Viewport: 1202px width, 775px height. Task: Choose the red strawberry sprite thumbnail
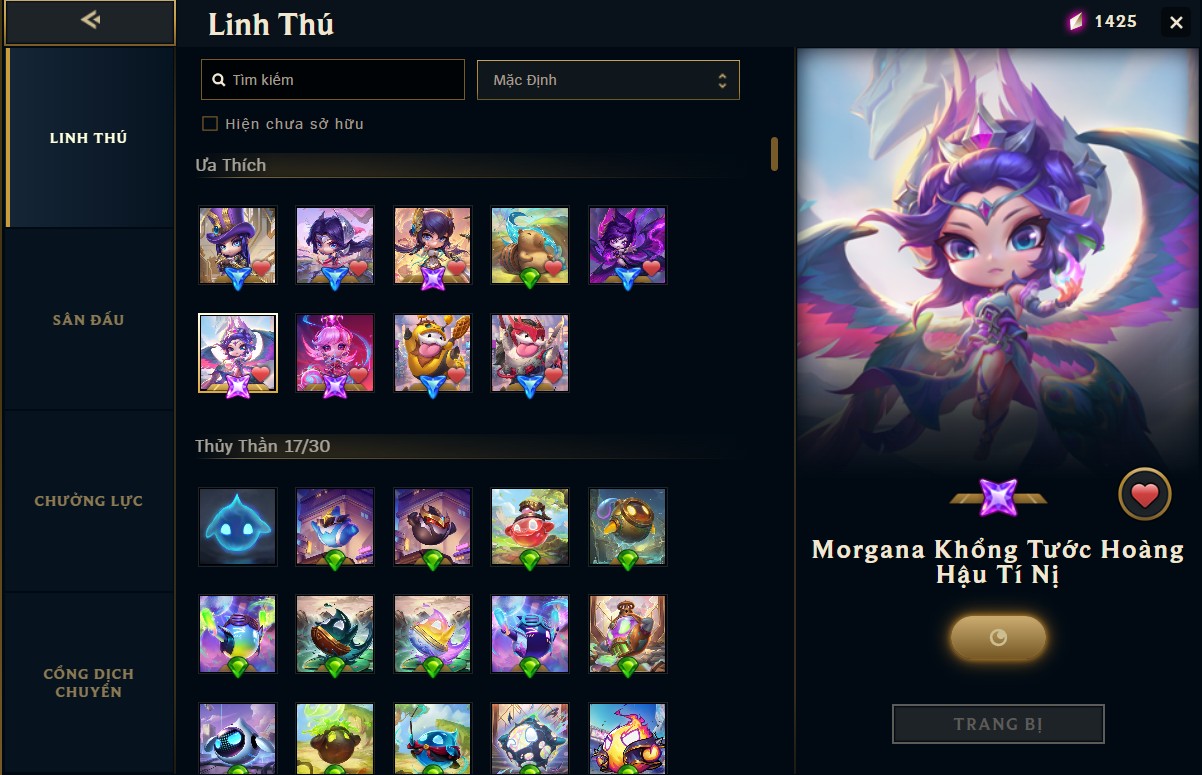(530, 527)
